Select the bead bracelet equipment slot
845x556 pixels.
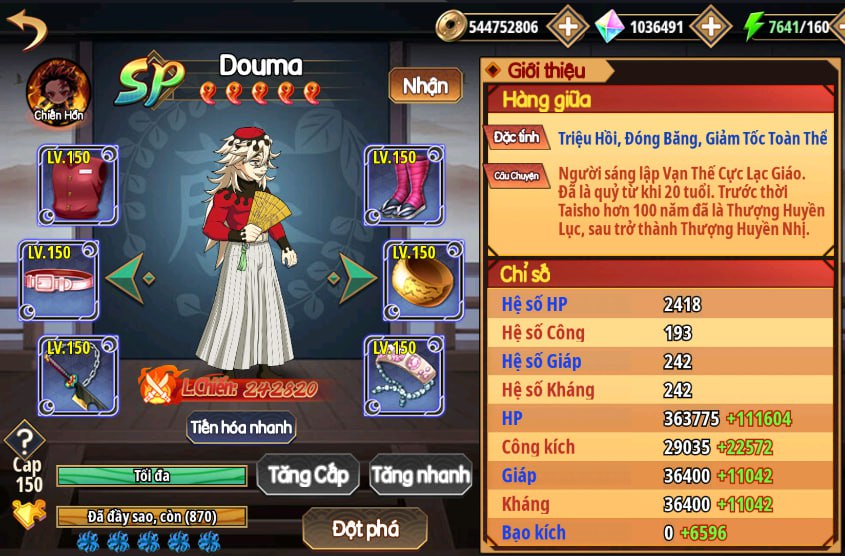[402, 374]
